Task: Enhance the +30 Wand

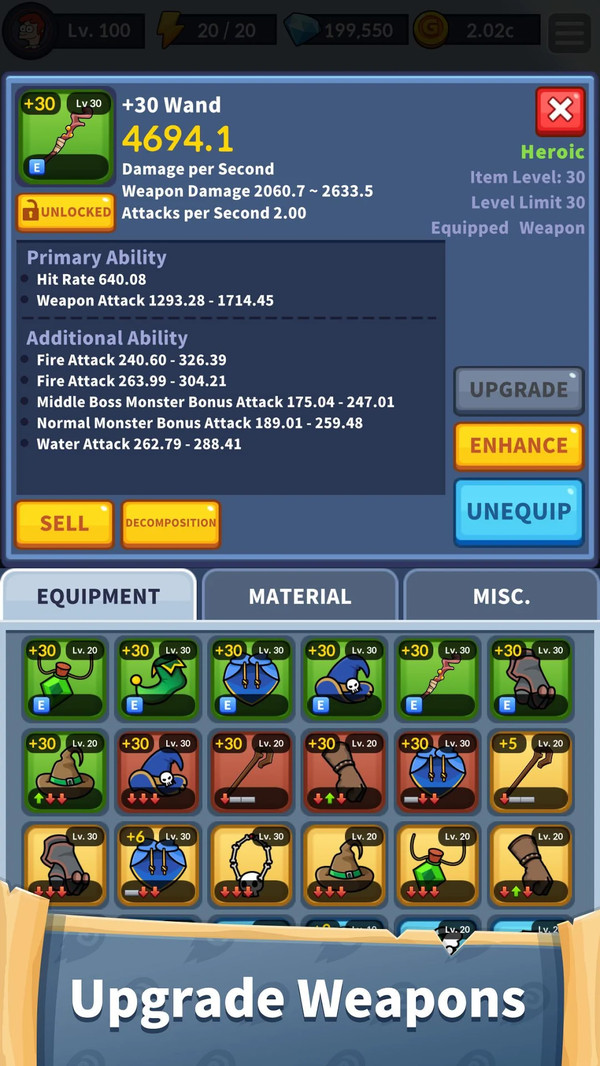Action: (x=518, y=446)
